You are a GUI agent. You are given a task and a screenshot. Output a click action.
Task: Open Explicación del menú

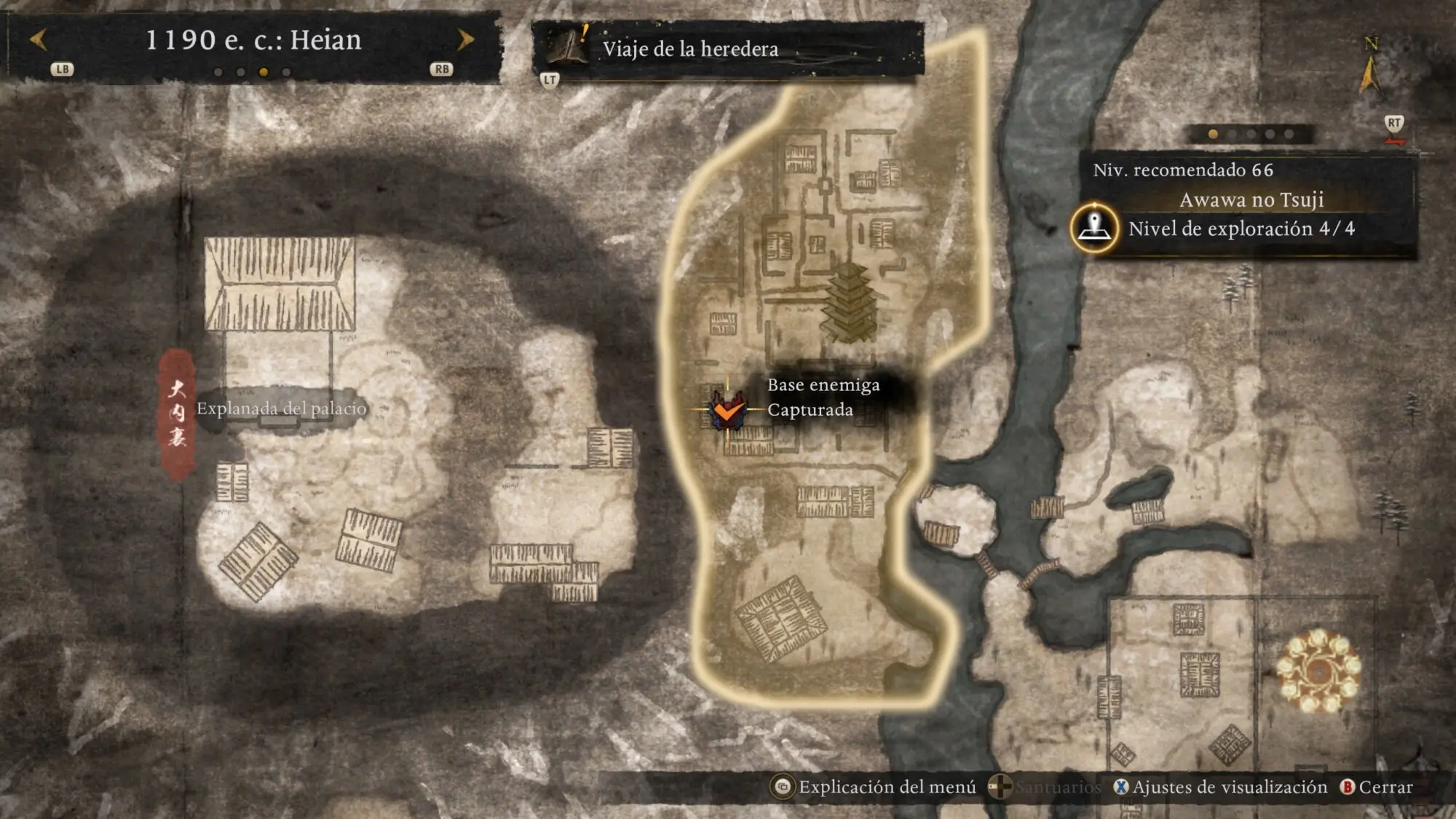(x=876, y=787)
